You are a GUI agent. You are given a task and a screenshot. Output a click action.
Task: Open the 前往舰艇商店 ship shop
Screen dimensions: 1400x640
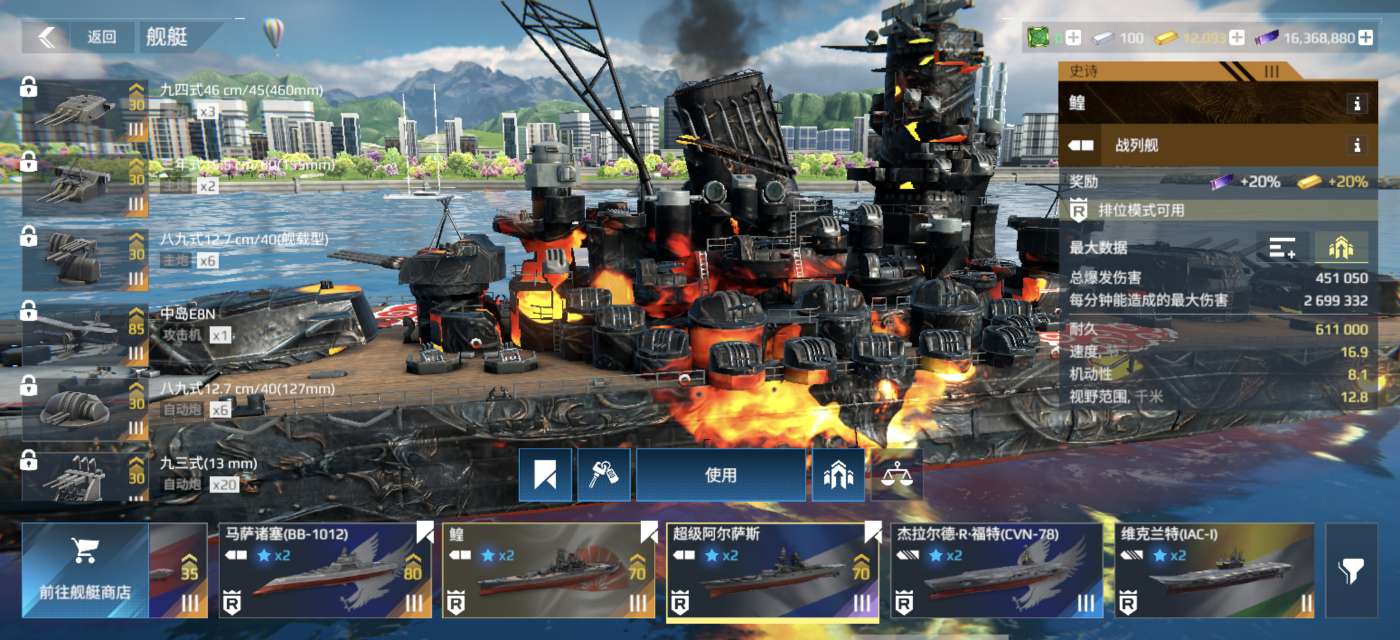coord(84,571)
